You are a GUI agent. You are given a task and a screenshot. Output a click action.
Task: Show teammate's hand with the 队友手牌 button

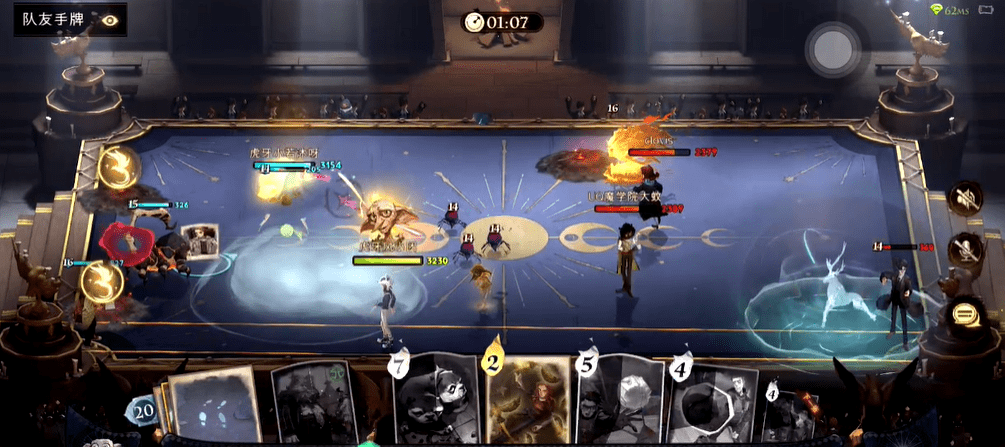point(70,19)
